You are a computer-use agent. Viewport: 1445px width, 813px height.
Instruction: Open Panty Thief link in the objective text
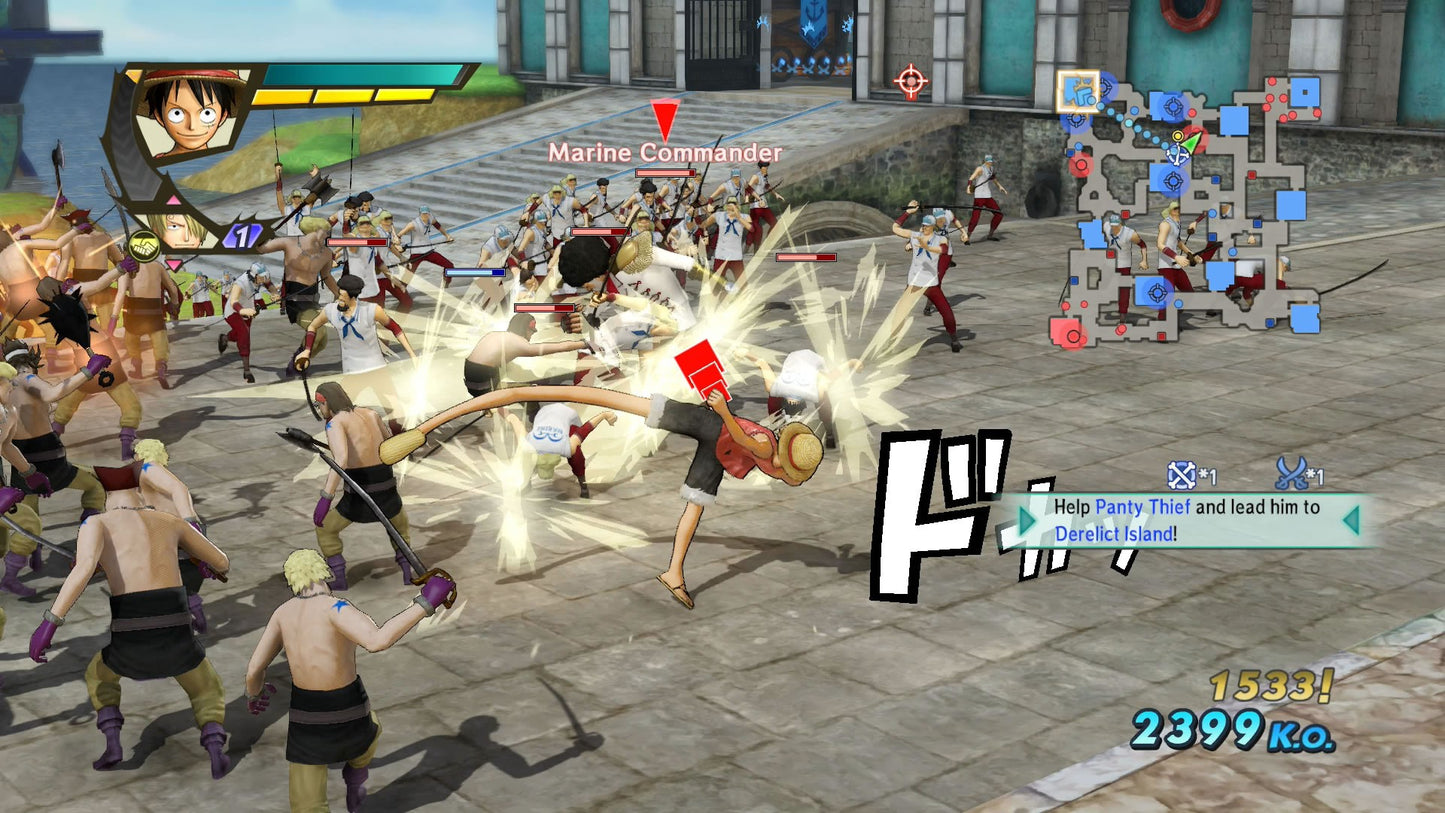(x=1143, y=506)
